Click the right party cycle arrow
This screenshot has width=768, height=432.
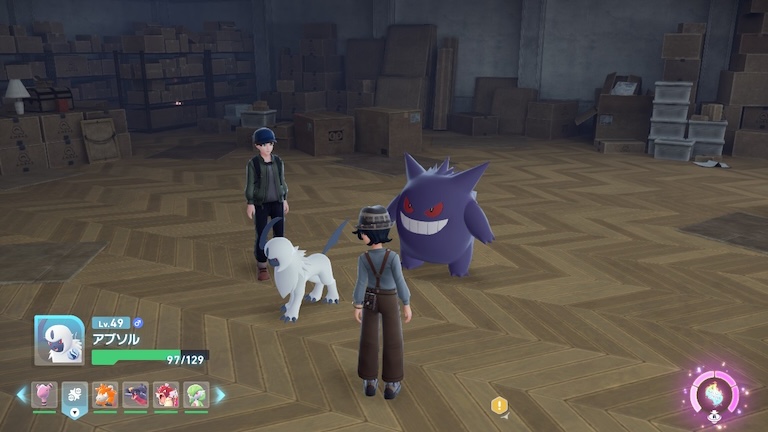tap(220, 395)
